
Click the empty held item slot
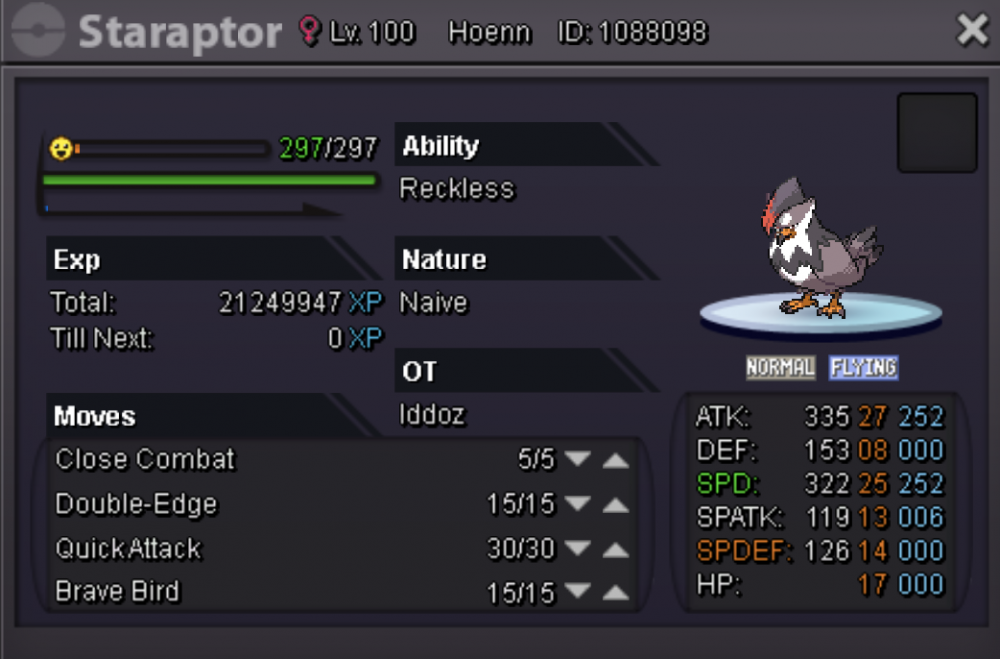coord(937,133)
